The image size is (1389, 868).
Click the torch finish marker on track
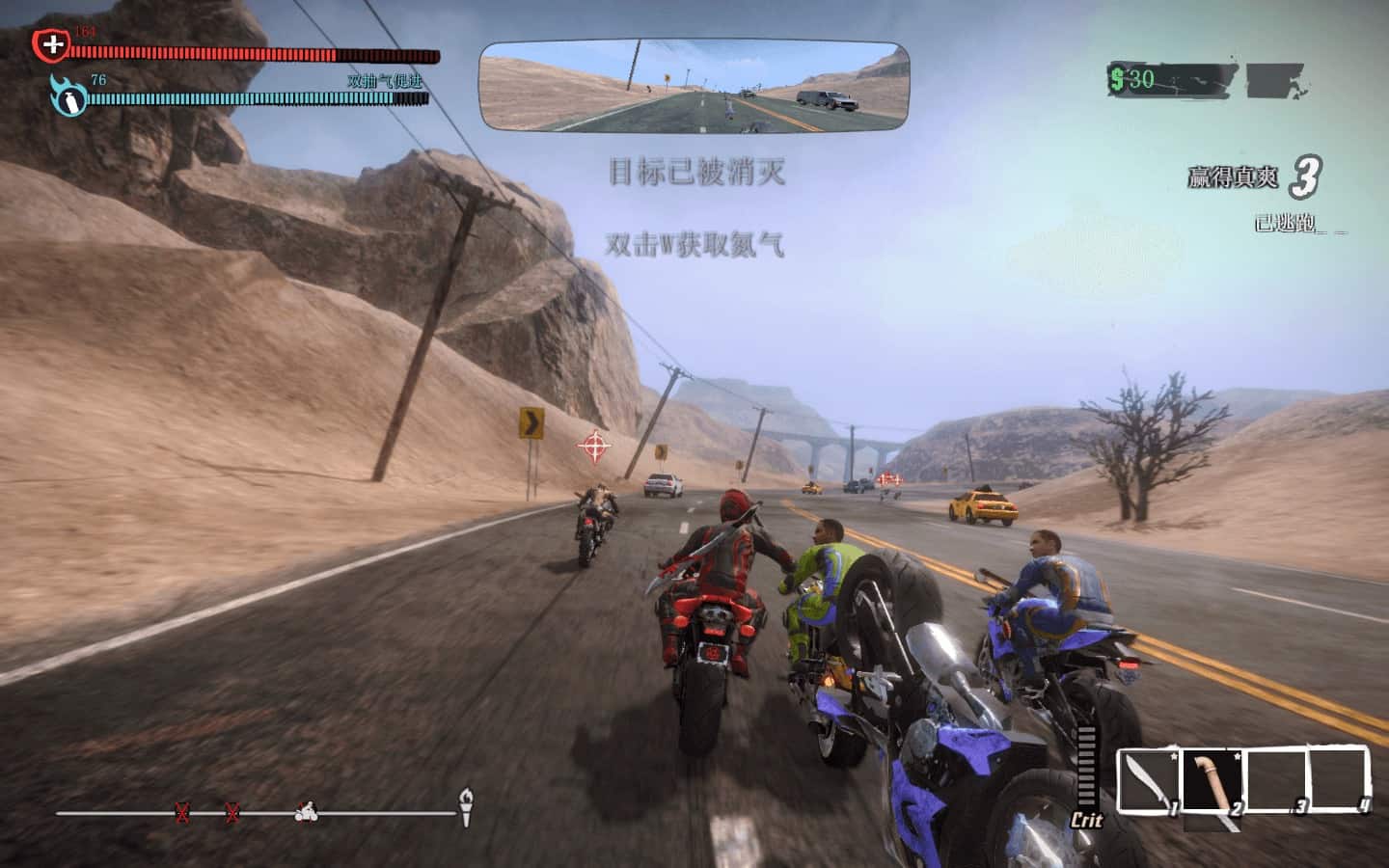pos(467,806)
